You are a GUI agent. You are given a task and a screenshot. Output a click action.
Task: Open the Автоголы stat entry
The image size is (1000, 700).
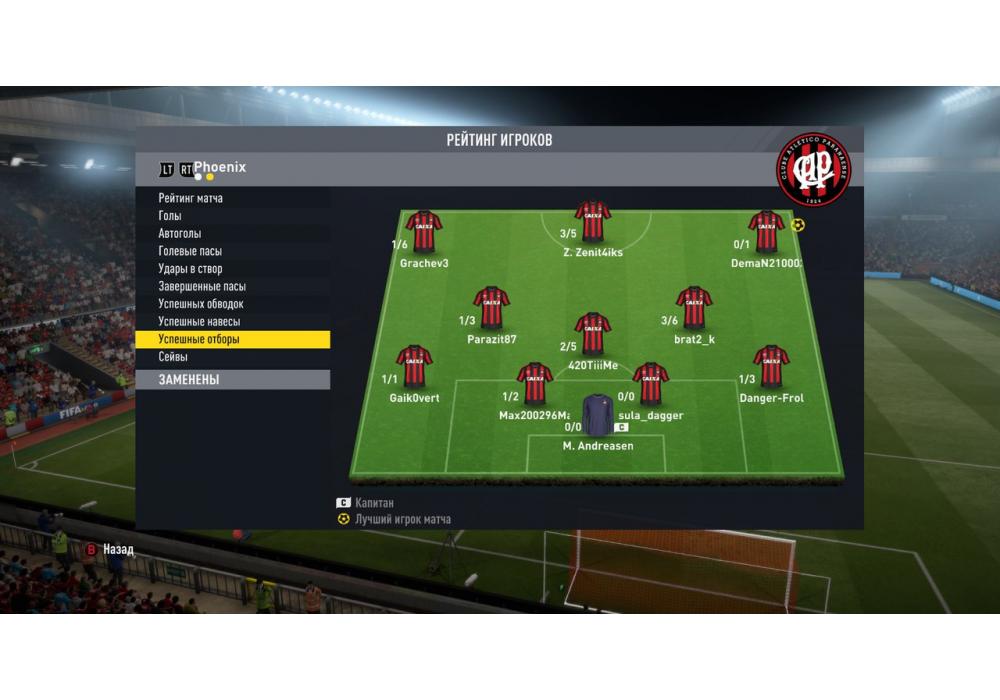(180, 233)
